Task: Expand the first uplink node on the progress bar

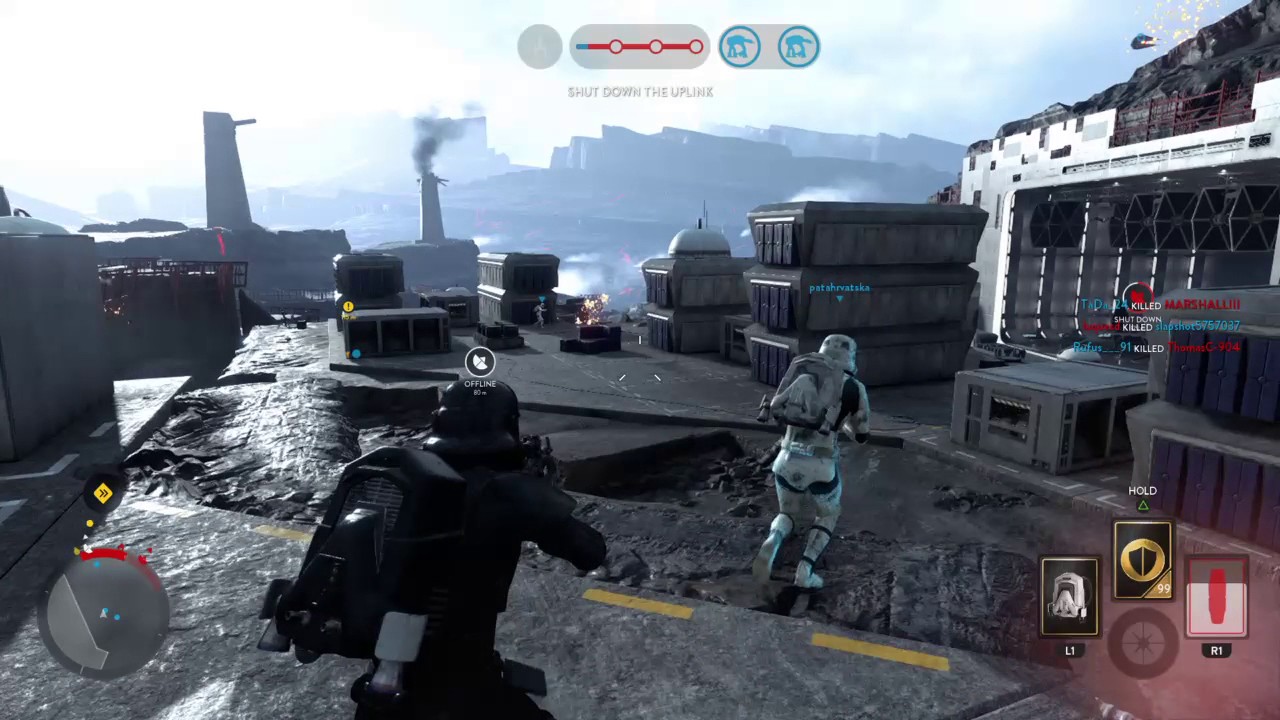Action: coord(614,45)
